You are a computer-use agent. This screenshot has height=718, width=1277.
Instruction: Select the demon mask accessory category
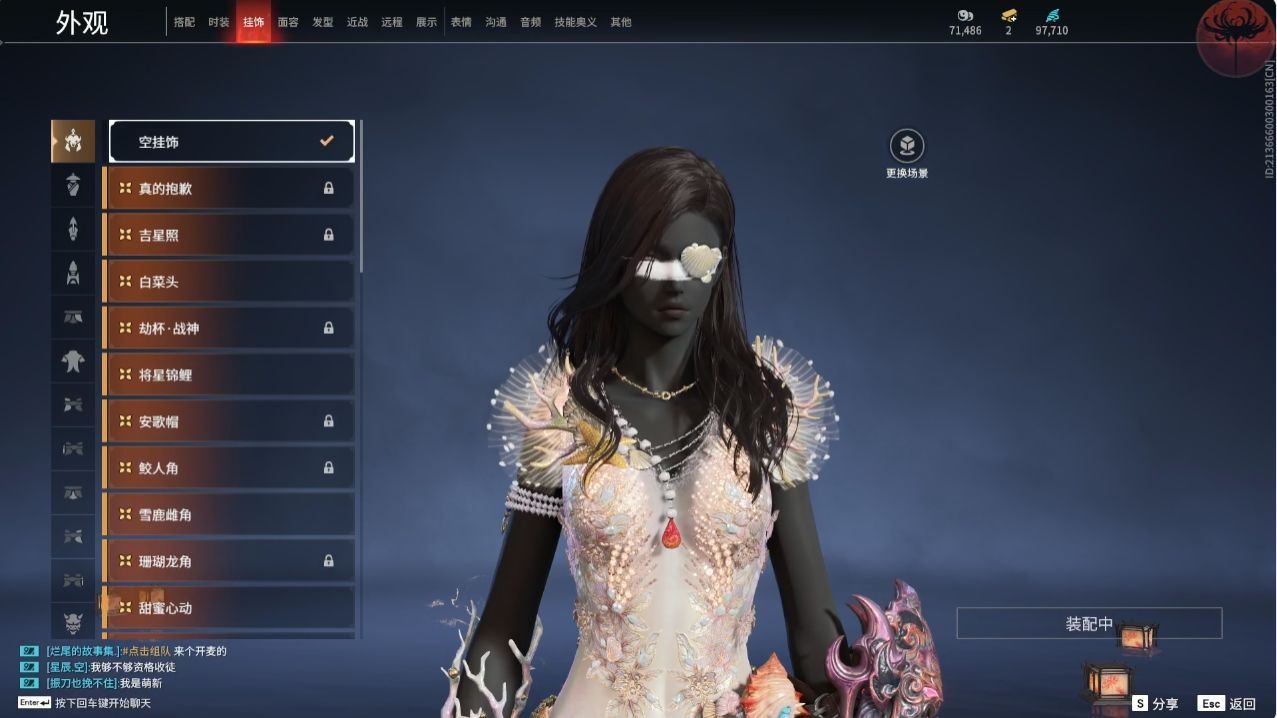point(73,624)
